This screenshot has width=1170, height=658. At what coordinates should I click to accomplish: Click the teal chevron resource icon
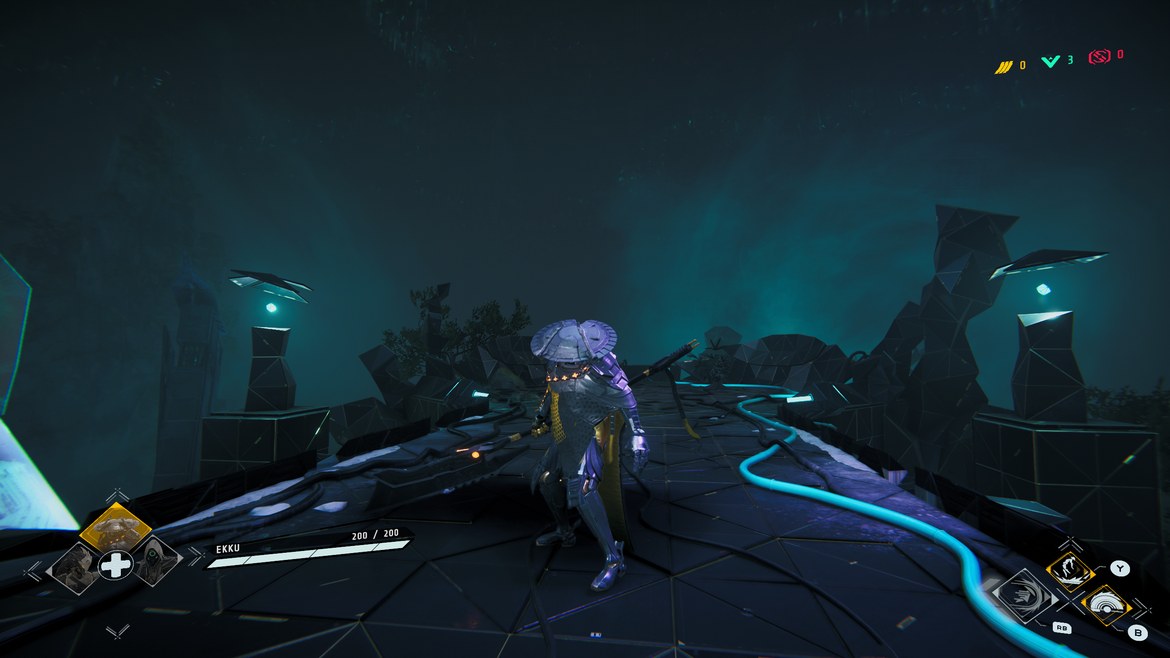pyautogui.click(x=1050, y=61)
